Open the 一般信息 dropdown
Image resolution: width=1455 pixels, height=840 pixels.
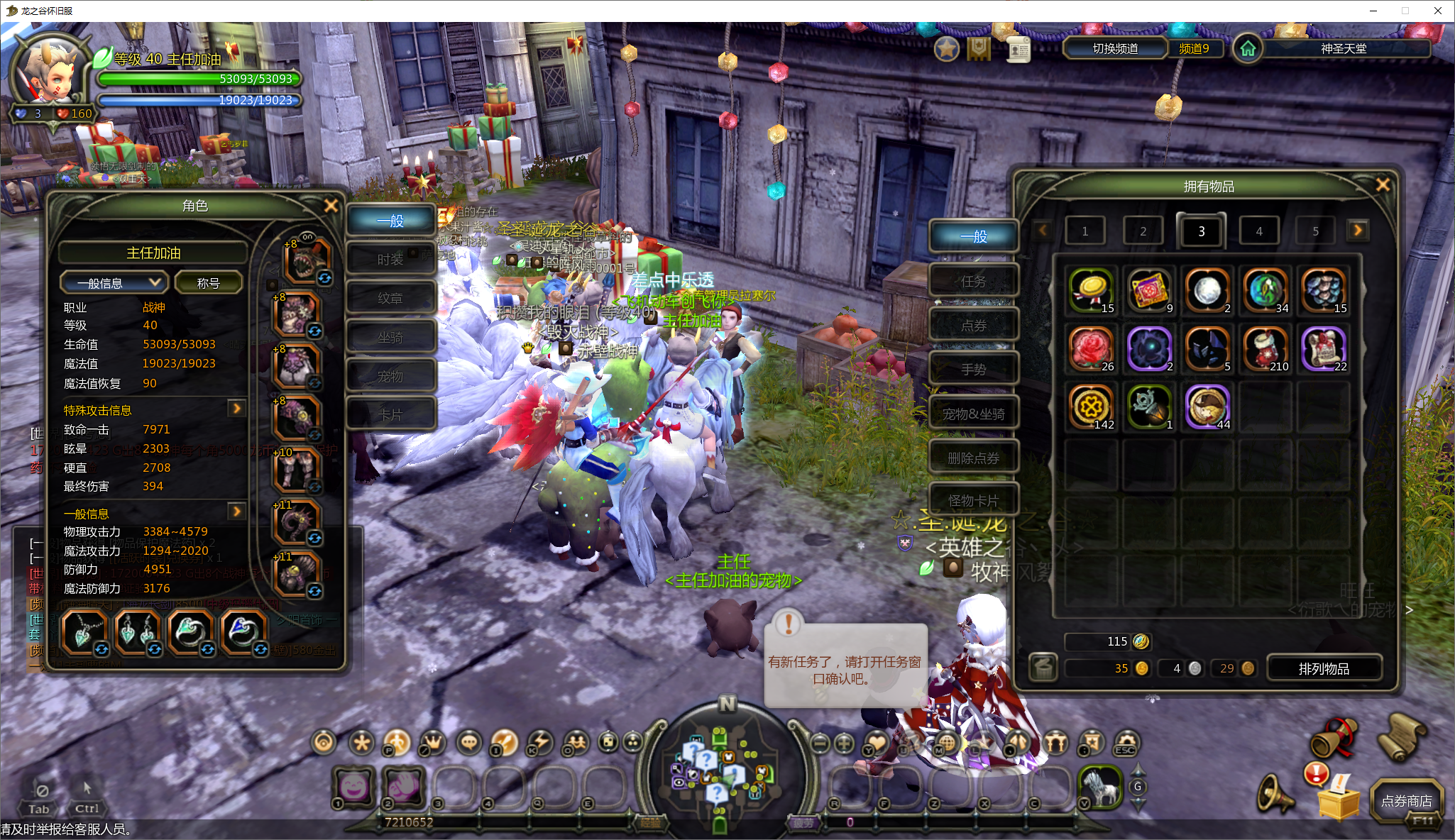coord(114,283)
